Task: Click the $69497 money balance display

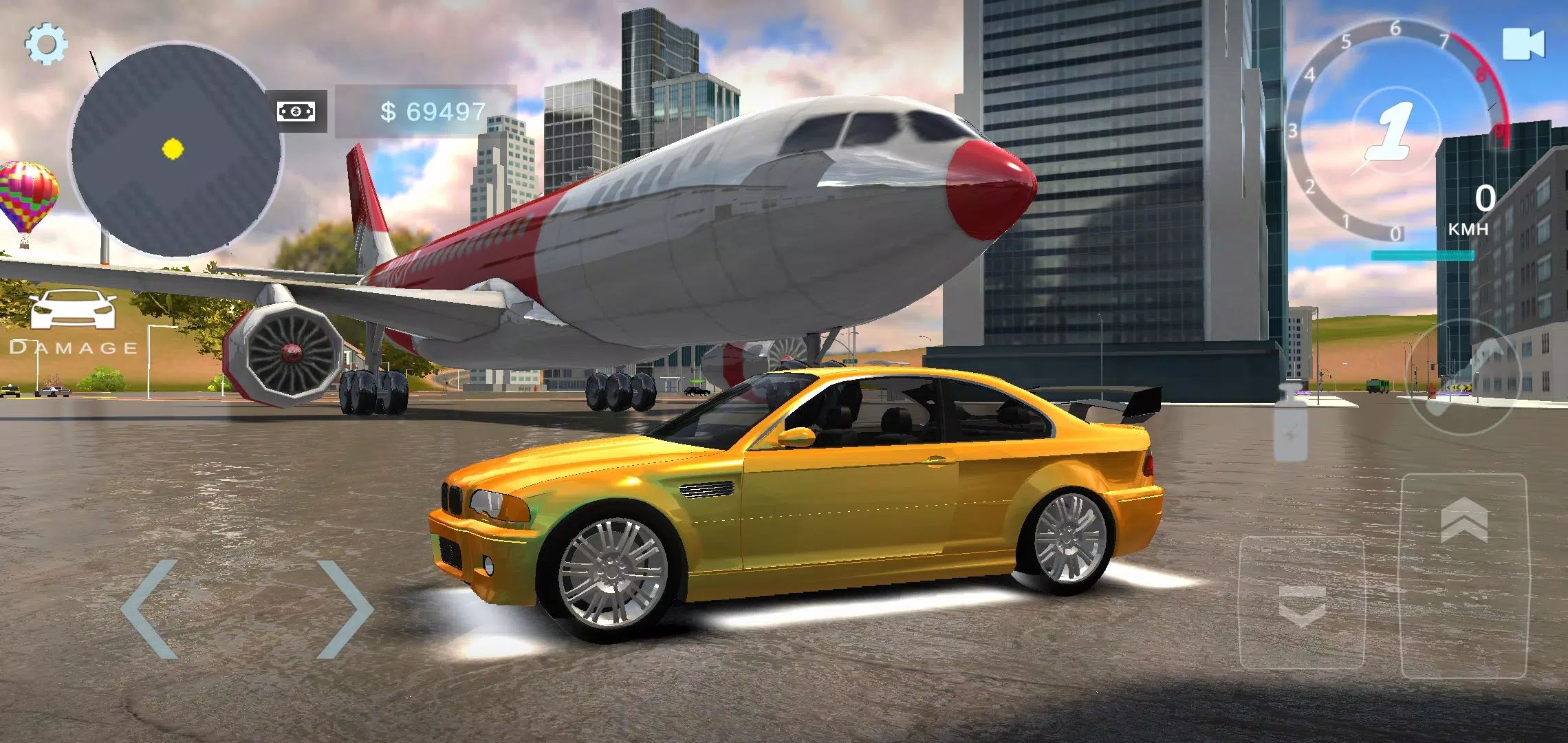Action: tap(435, 109)
